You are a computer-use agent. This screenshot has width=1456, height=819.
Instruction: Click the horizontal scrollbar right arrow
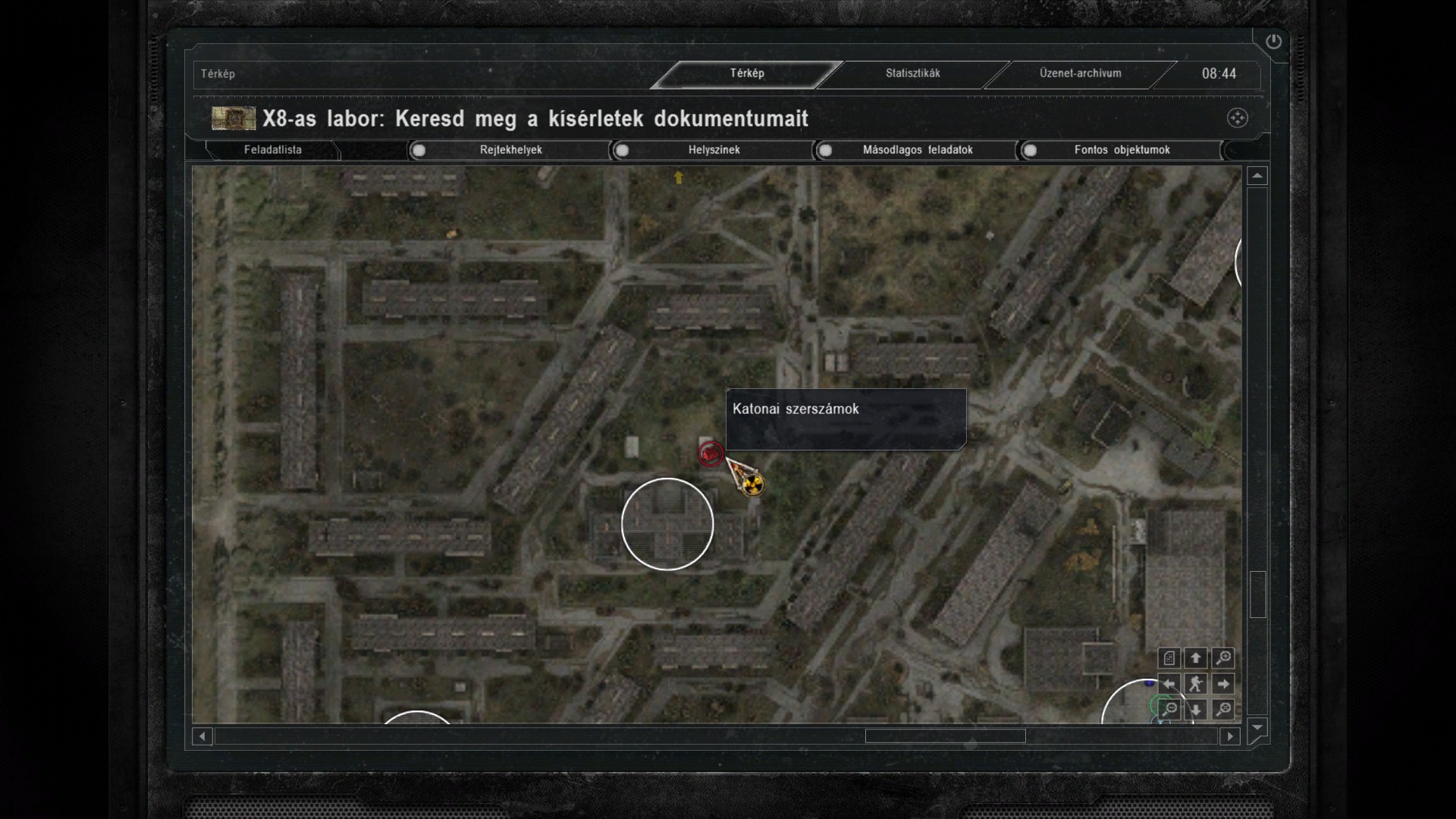(1230, 736)
